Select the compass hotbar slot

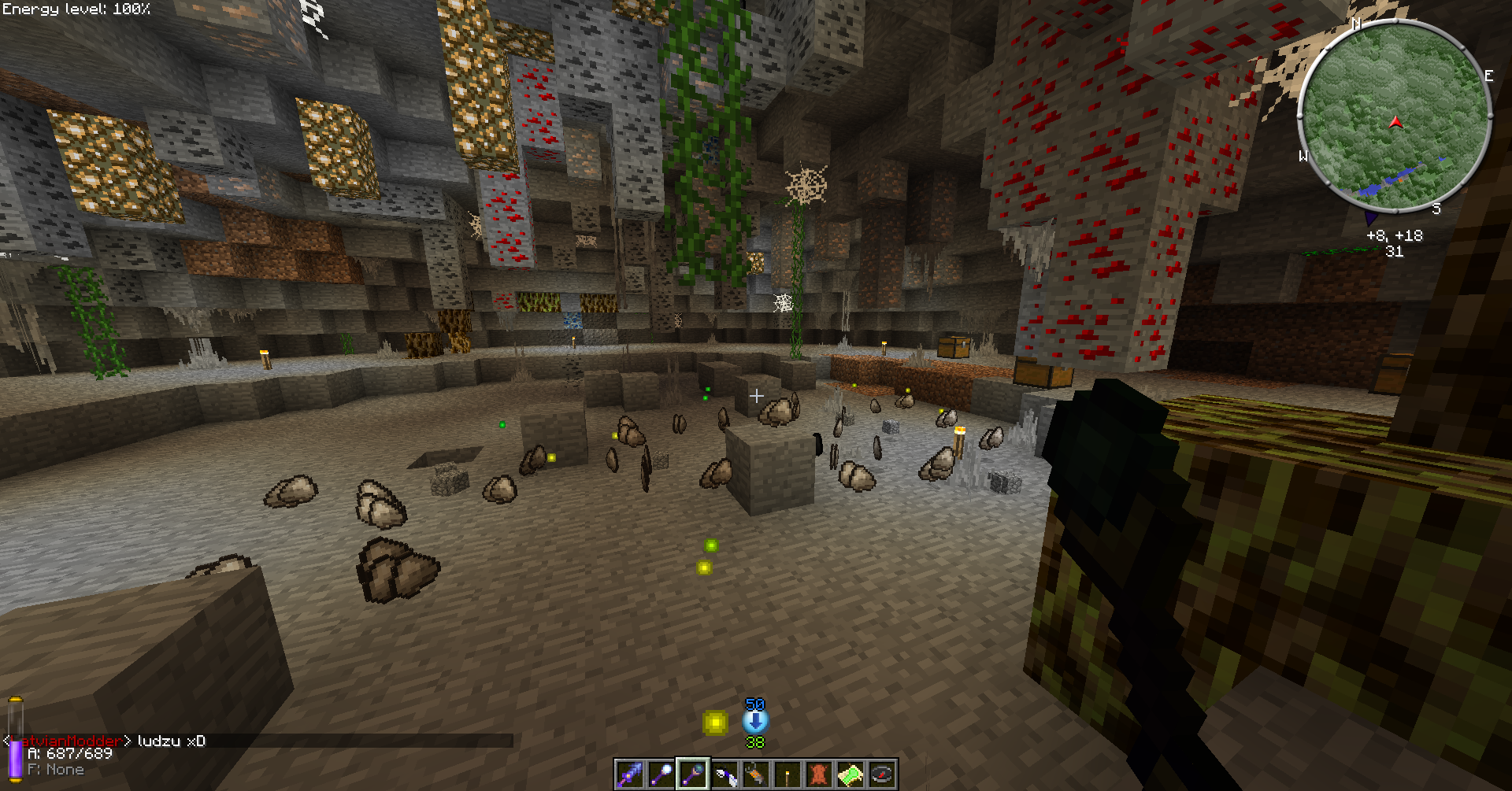pyautogui.click(x=882, y=775)
